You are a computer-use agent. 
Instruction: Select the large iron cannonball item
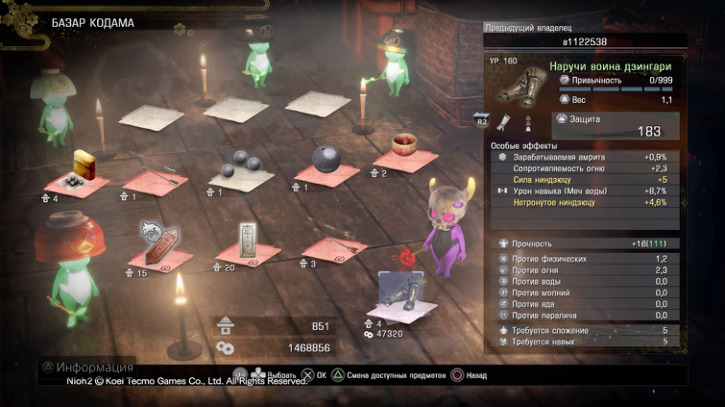(x=328, y=159)
